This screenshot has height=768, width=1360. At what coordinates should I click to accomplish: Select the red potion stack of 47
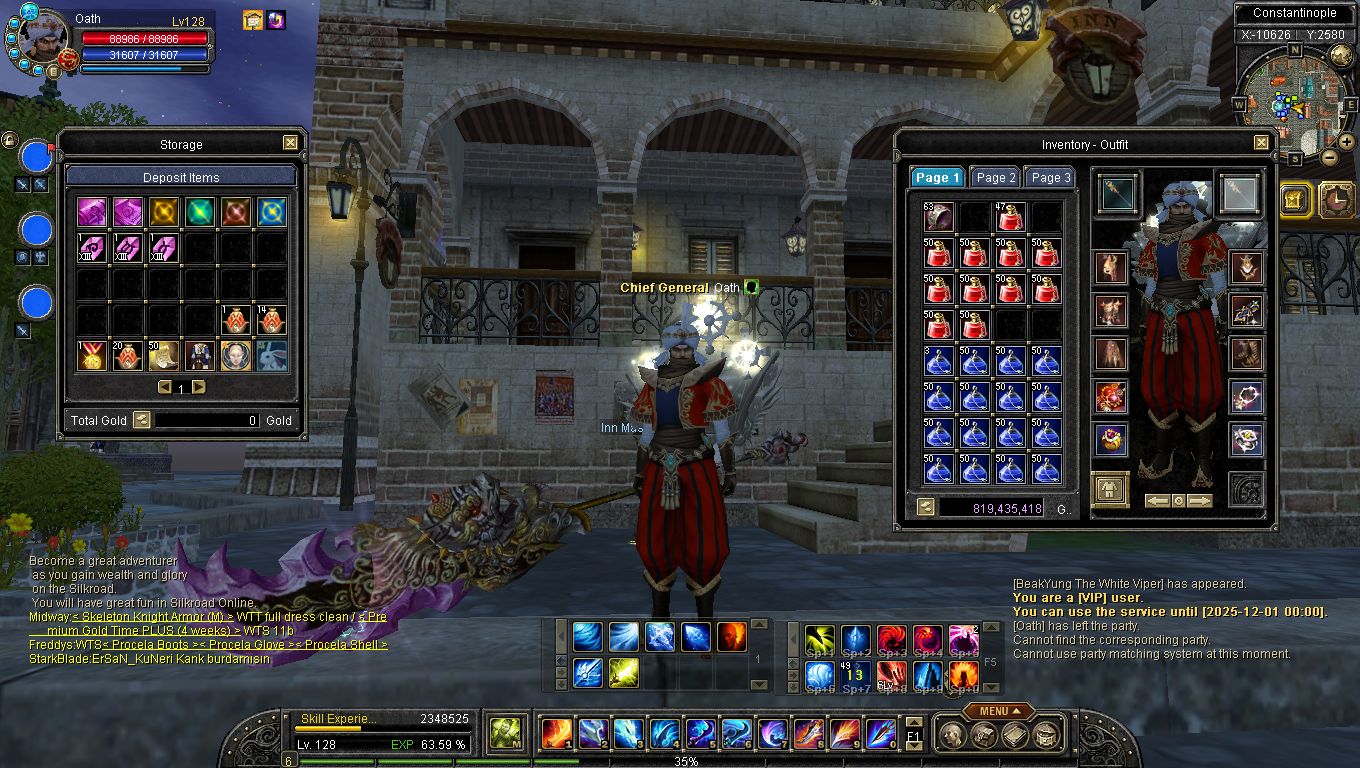(x=1010, y=217)
